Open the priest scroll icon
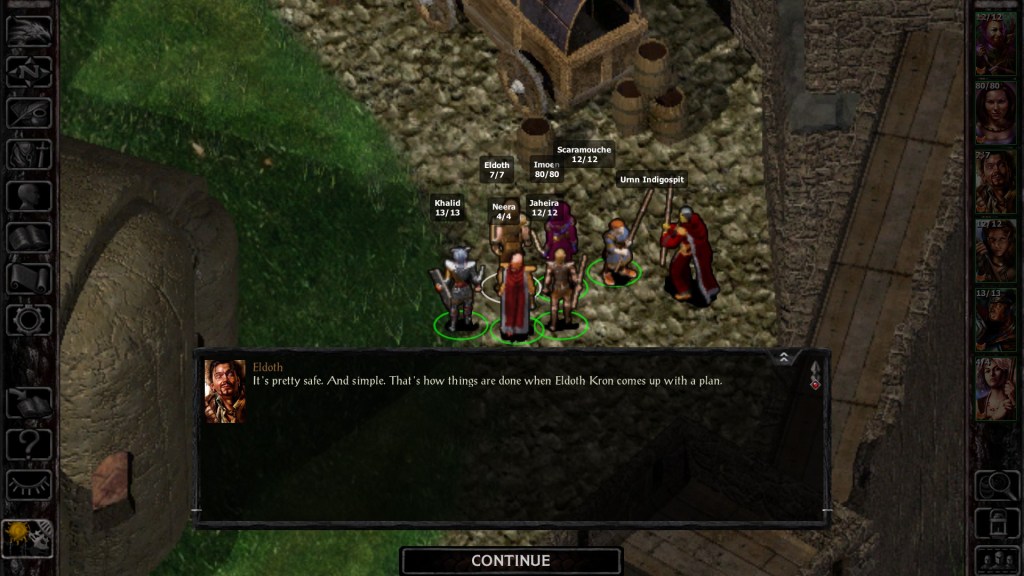 click(x=28, y=278)
